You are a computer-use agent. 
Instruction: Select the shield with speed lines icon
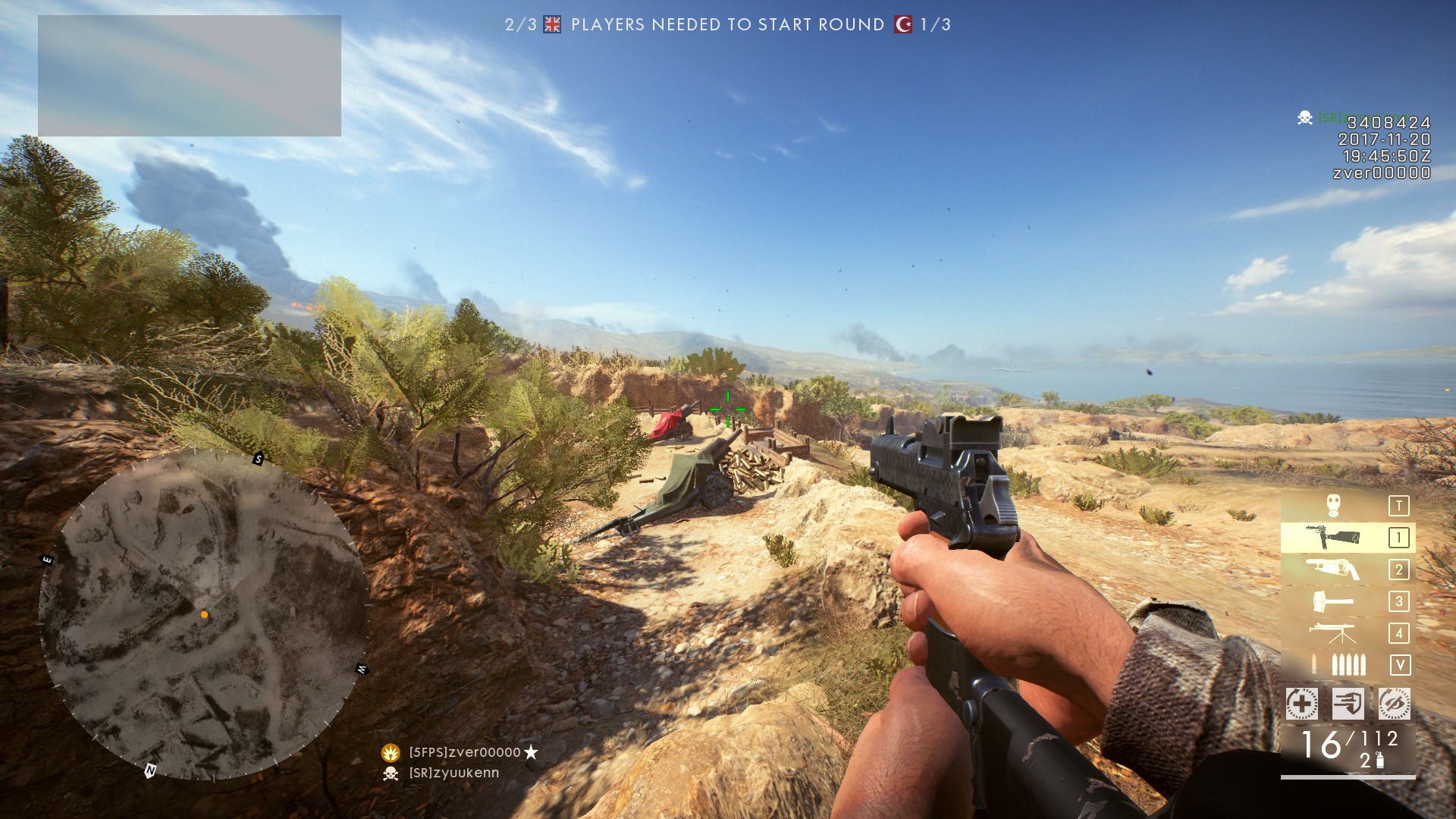1348,704
